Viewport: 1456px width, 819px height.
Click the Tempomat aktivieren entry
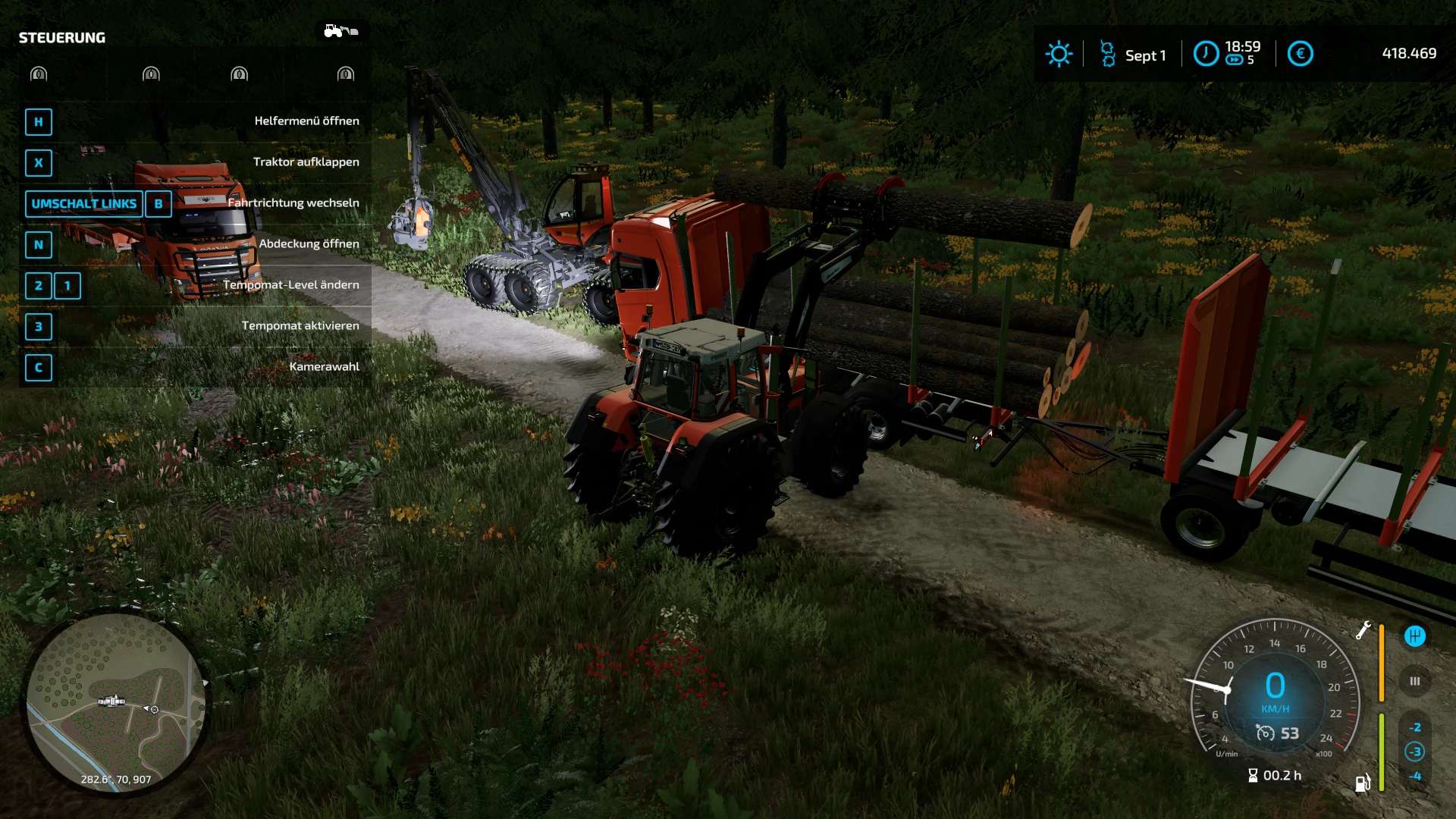pyautogui.click(x=195, y=326)
